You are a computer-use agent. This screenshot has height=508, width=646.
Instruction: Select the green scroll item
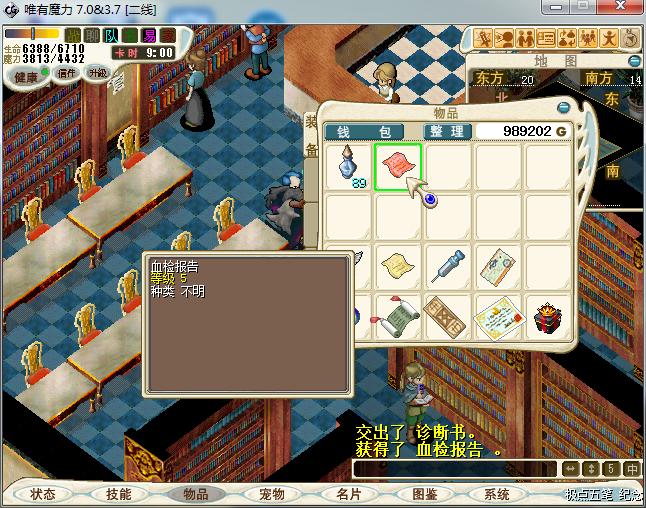398,317
